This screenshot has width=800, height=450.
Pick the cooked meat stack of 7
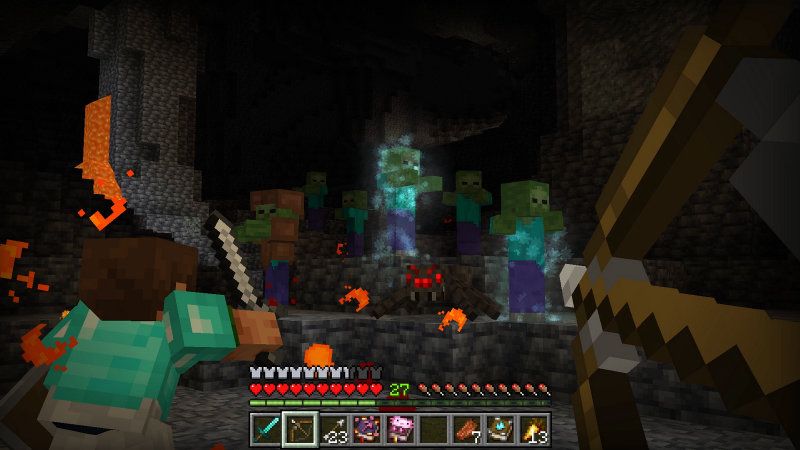(468, 428)
